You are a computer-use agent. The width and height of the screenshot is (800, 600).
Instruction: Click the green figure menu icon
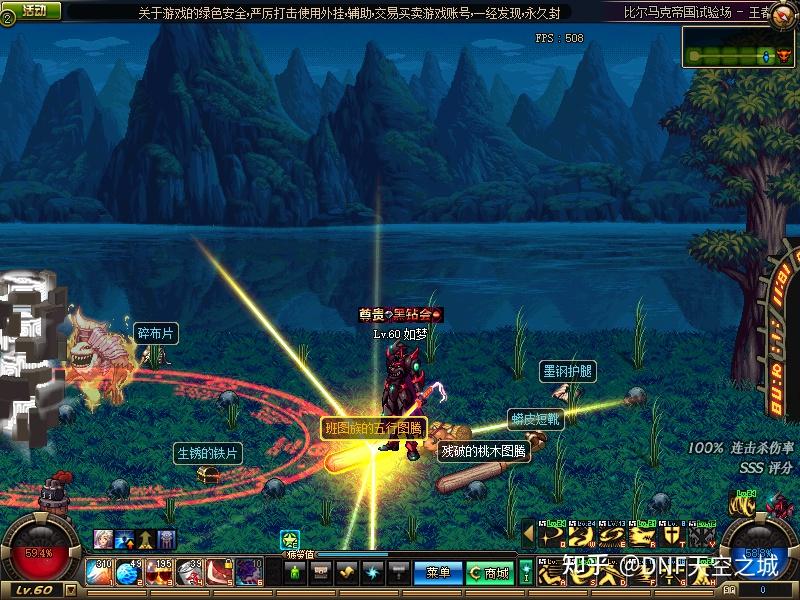coord(294,572)
